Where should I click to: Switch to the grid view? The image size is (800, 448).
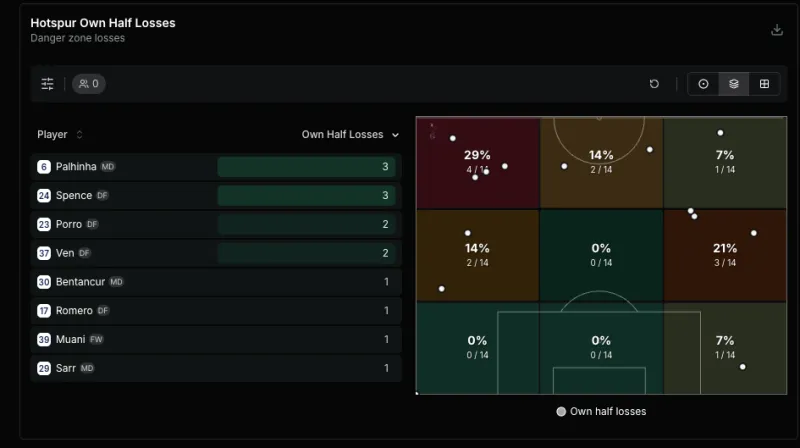(x=764, y=84)
